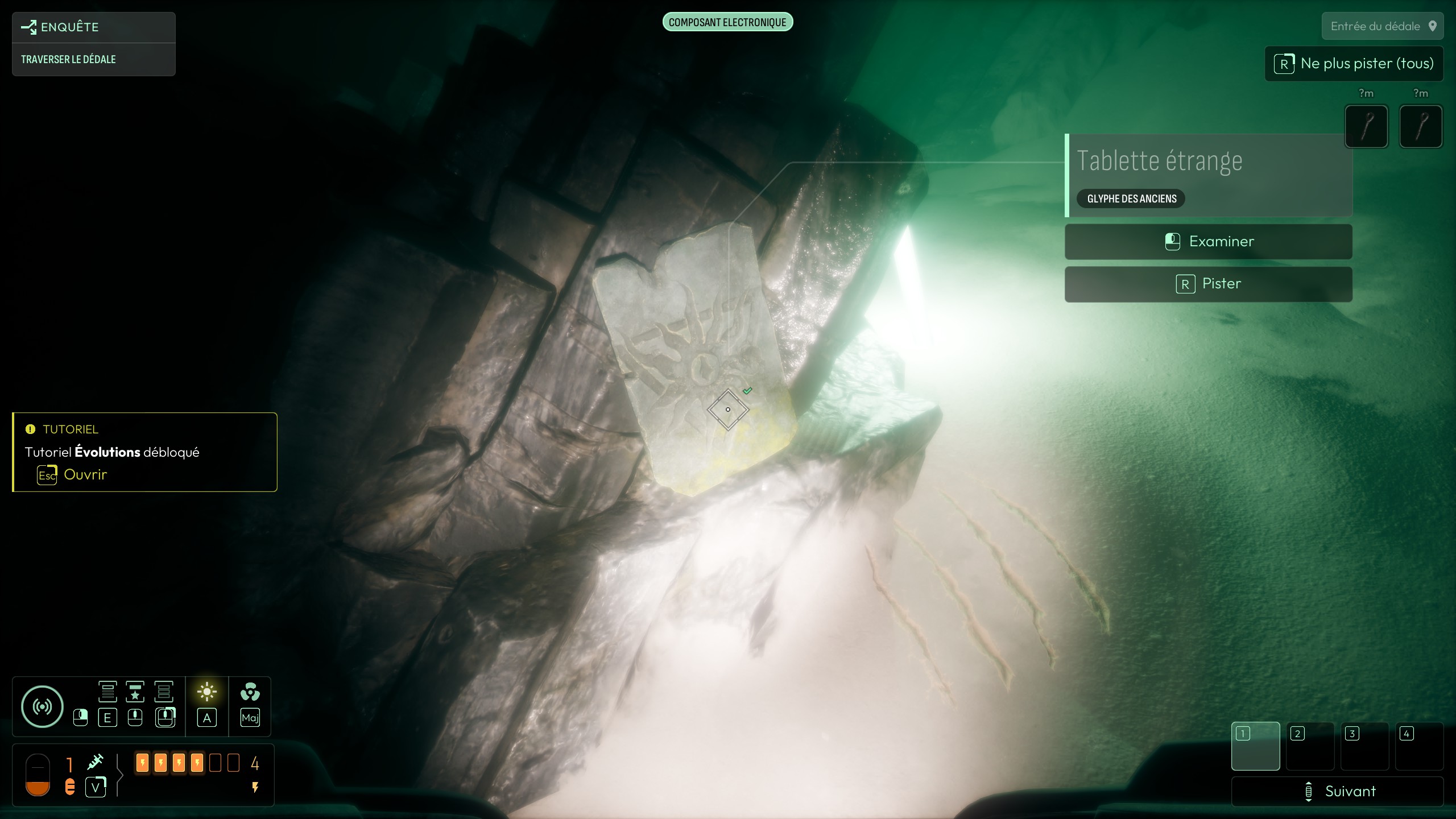Stop tracking all via Ne plus pister
Image resolution: width=1456 pixels, height=819 pixels.
click(x=1354, y=64)
